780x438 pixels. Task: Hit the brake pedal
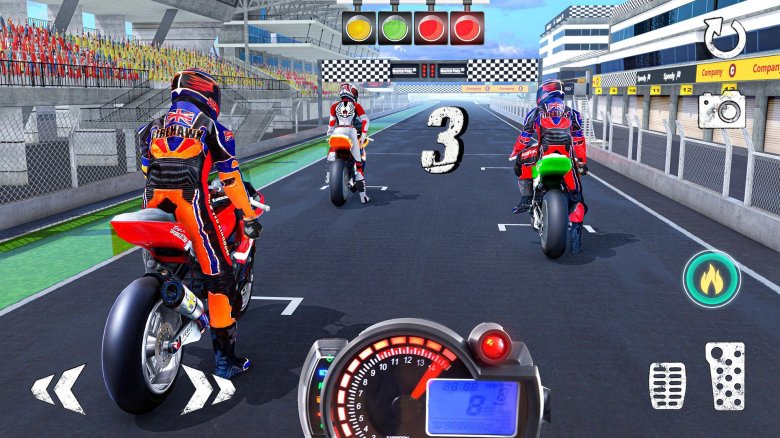pyautogui.click(x=667, y=384)
